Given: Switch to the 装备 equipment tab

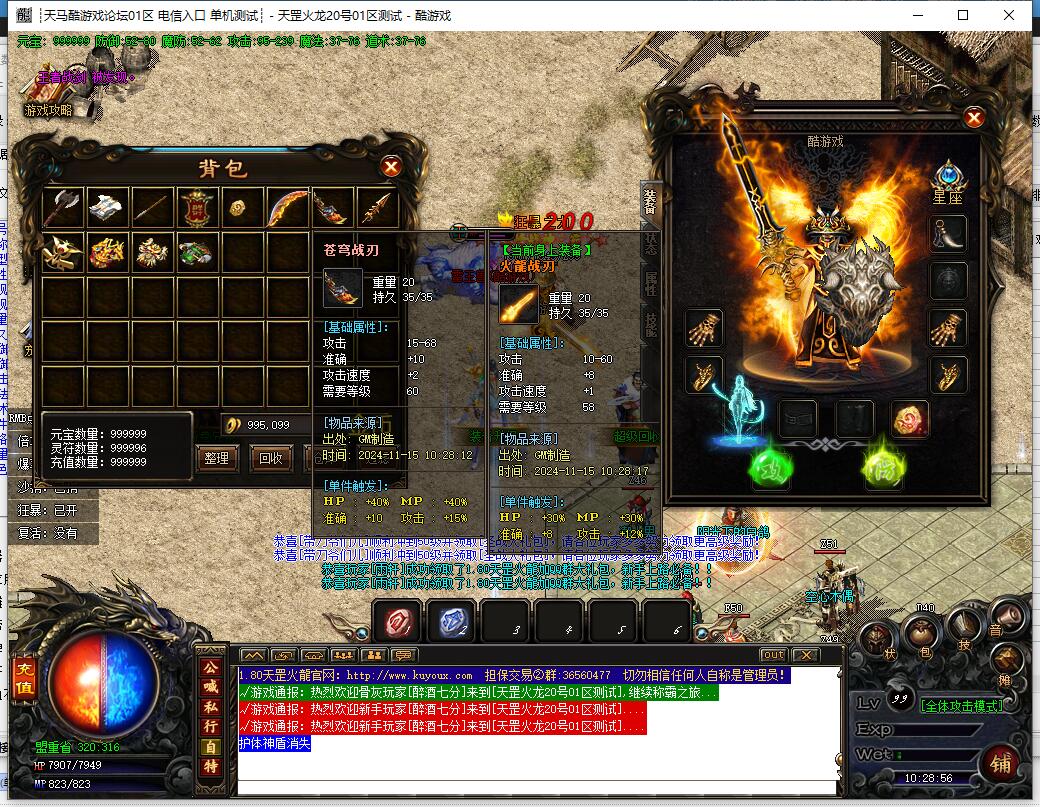Looking at the screenshot, I should click(651, 203).
